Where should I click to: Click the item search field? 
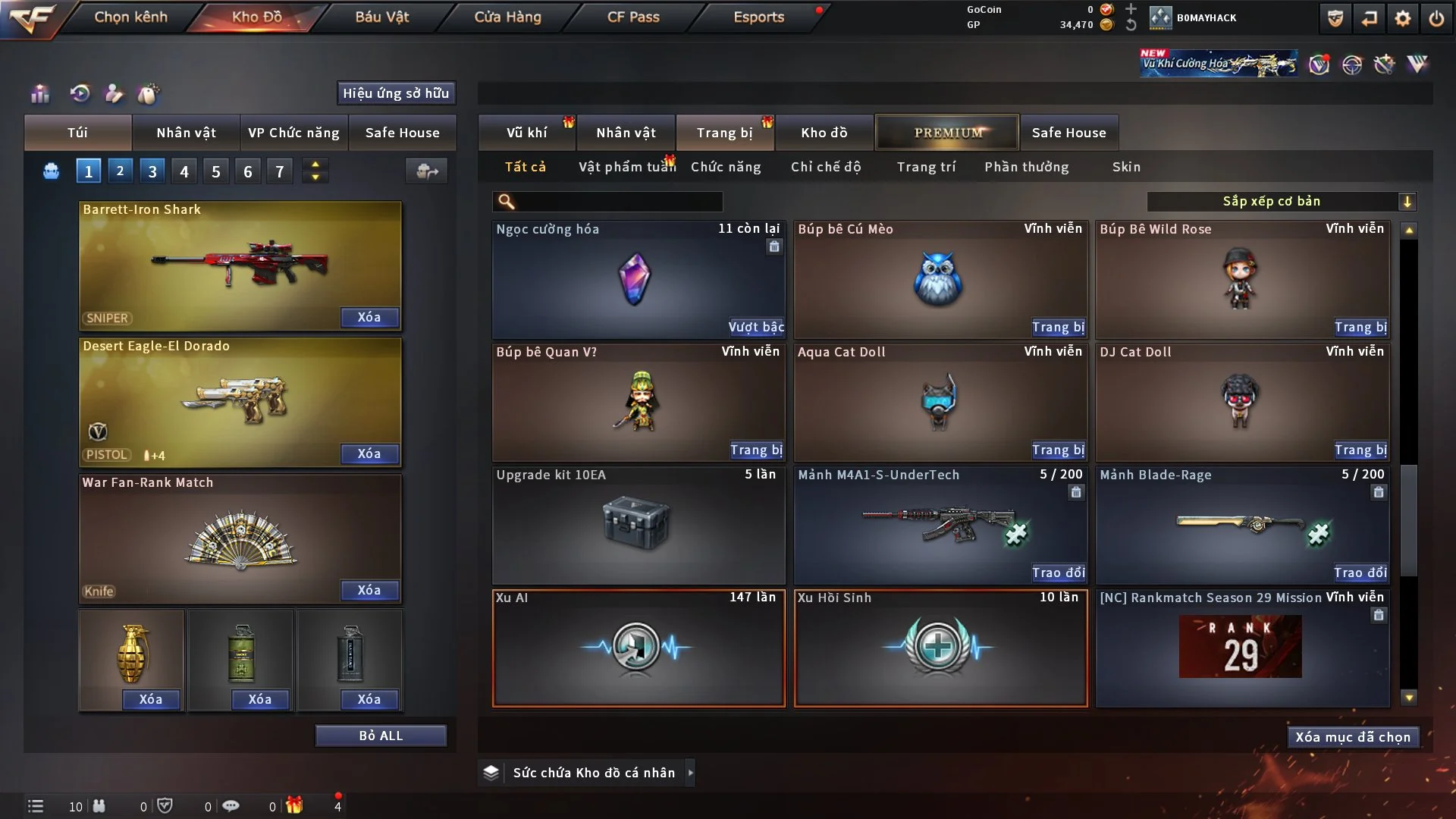(618, 202)
